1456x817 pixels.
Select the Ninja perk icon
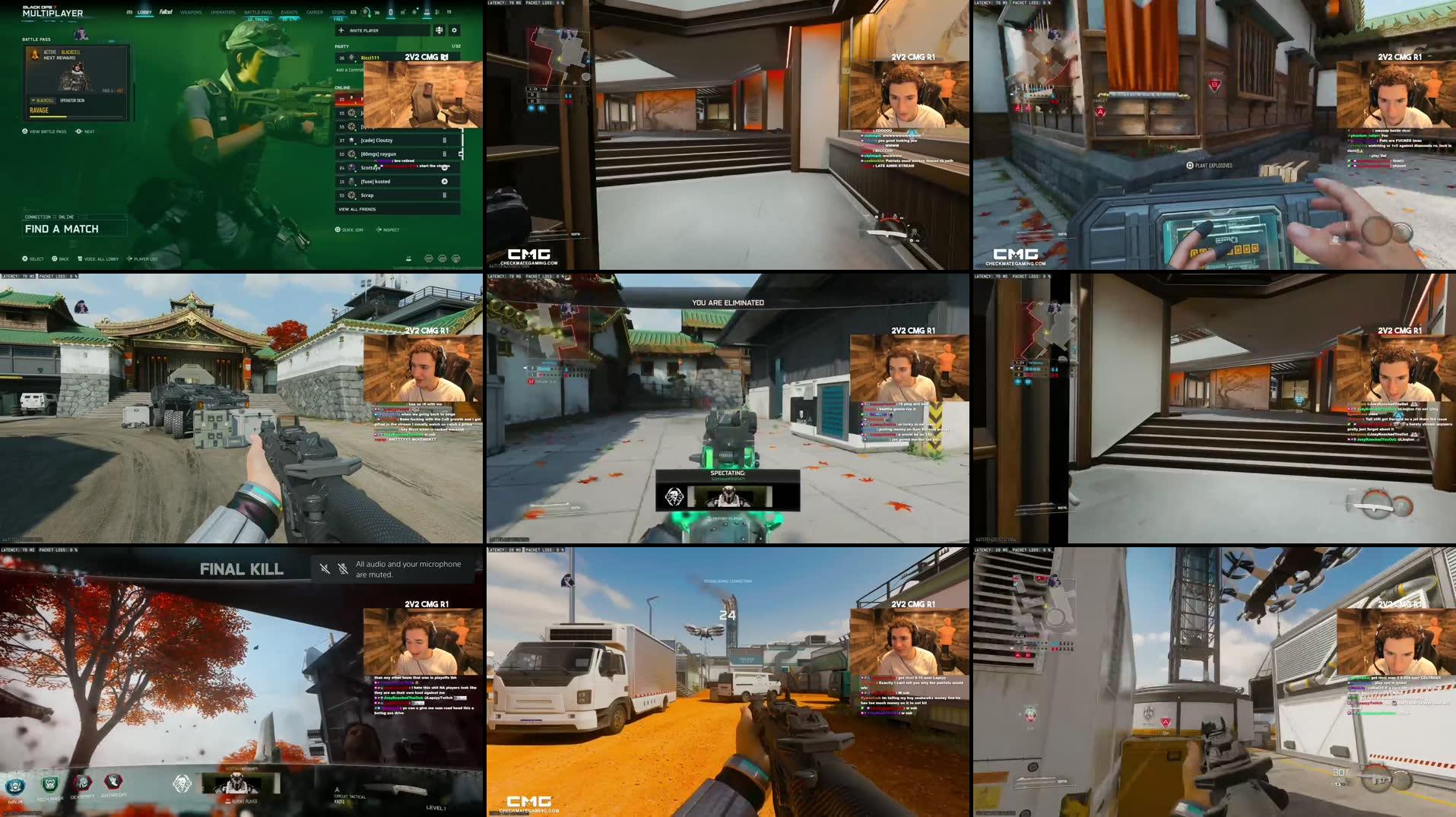click(x=15, y=784)
